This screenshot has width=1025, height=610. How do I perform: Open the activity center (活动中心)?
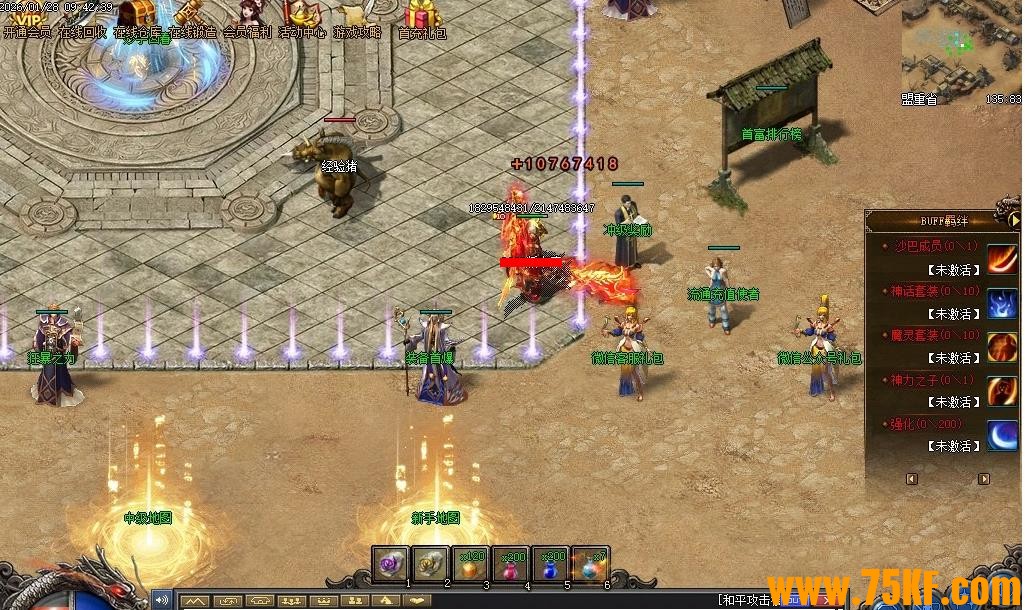point(301,16)
